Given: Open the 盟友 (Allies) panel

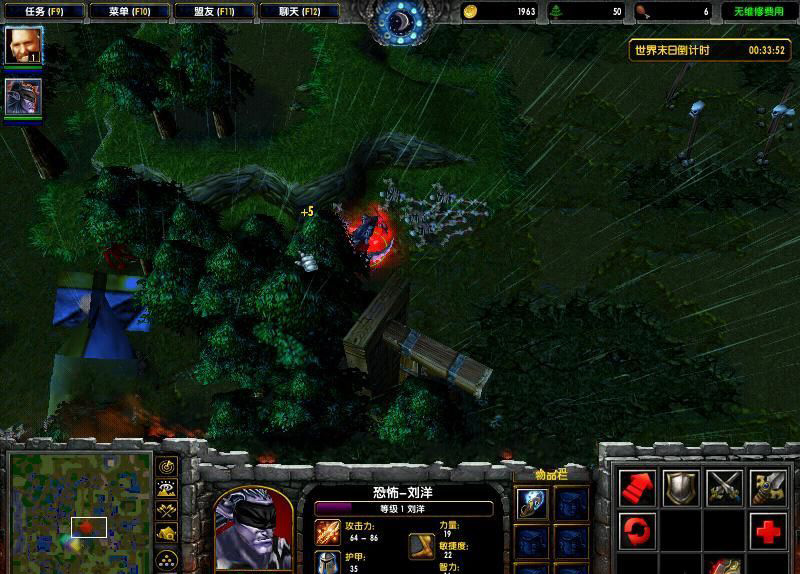Looking at the screenshot, I should click(212, 12).
